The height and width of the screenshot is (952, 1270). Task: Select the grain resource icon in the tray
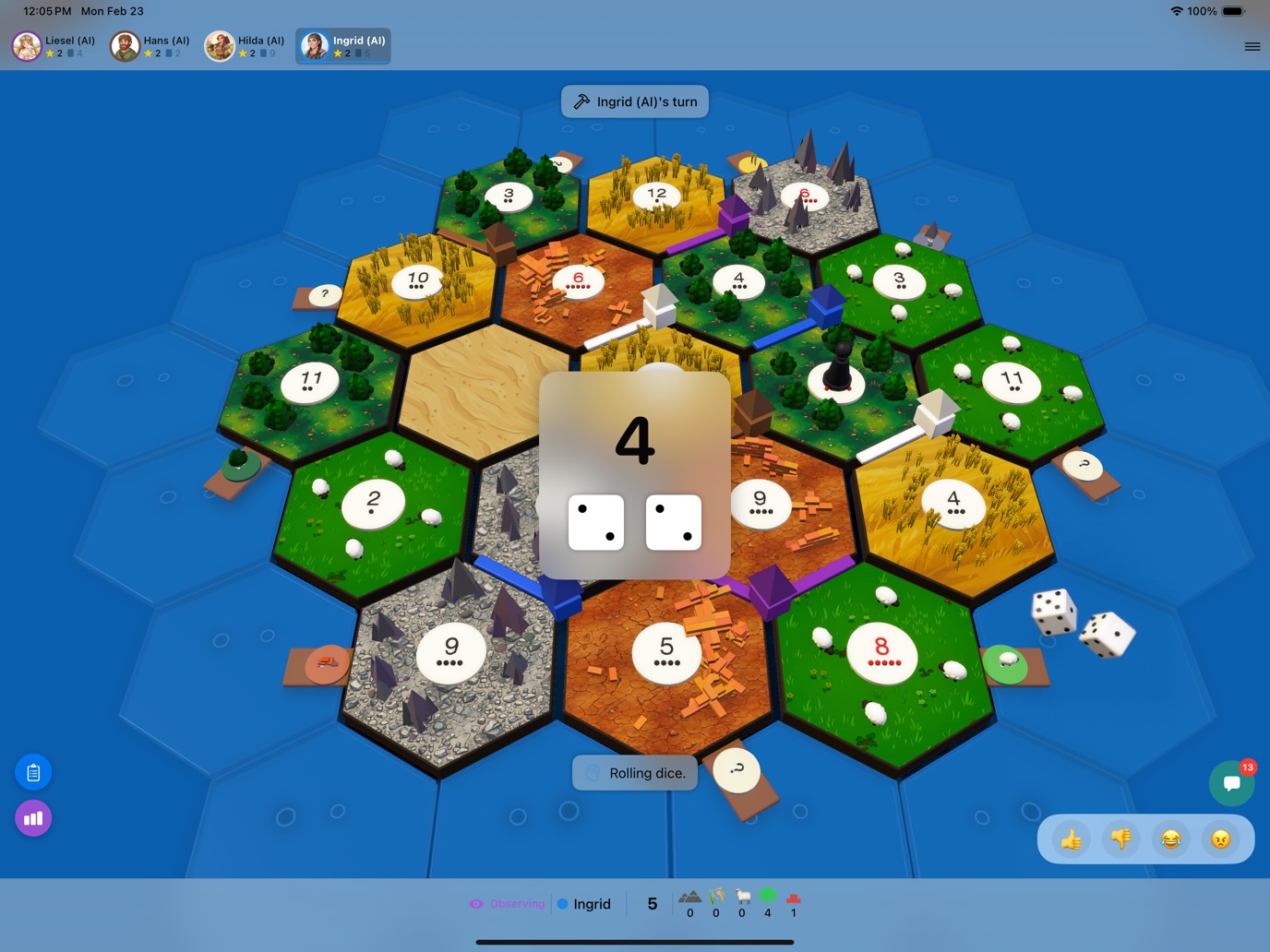(x=716, y=897)
